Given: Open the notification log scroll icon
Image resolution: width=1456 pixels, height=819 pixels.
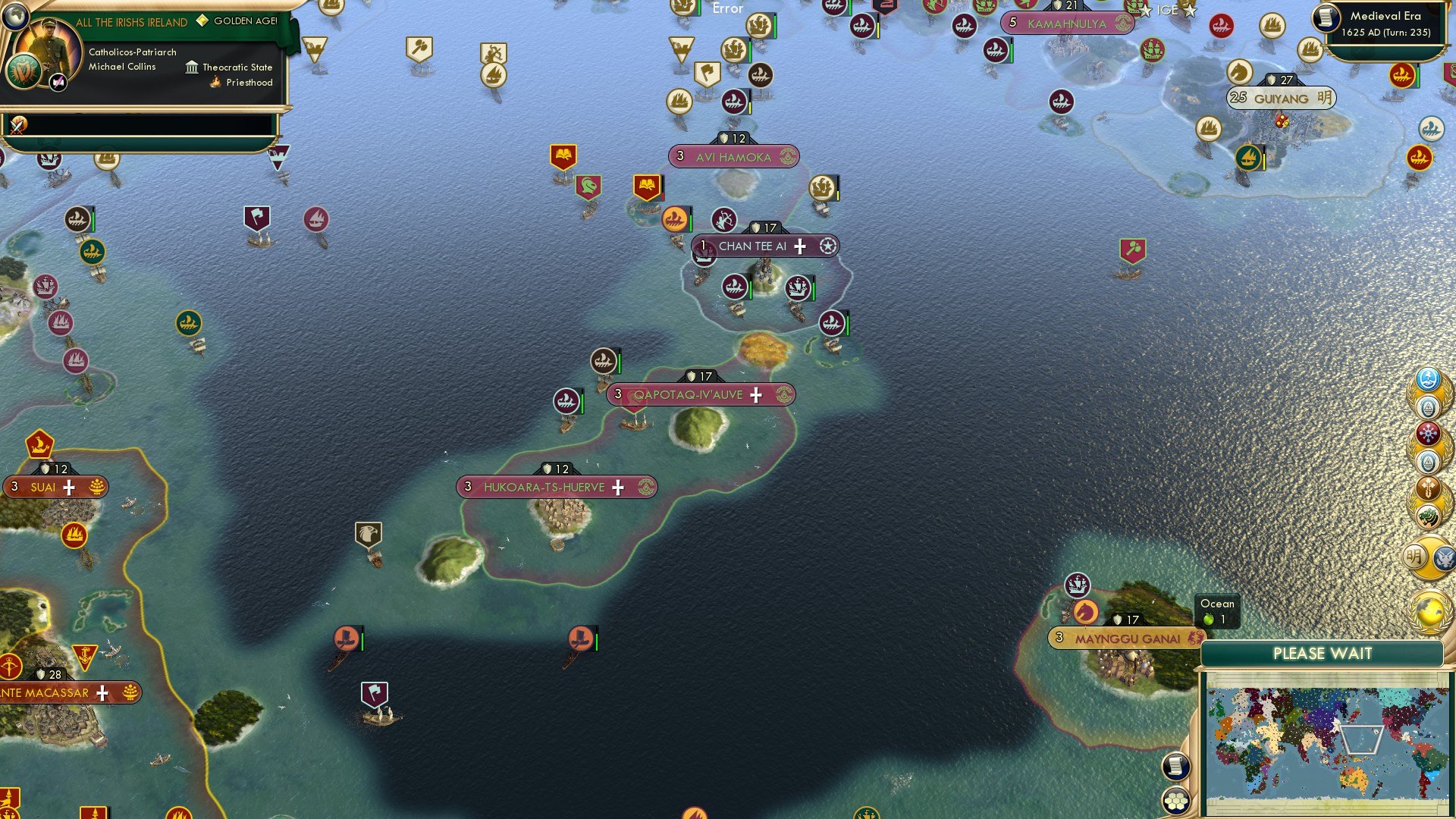Looking at the screenshot, I should point(1176,766).
